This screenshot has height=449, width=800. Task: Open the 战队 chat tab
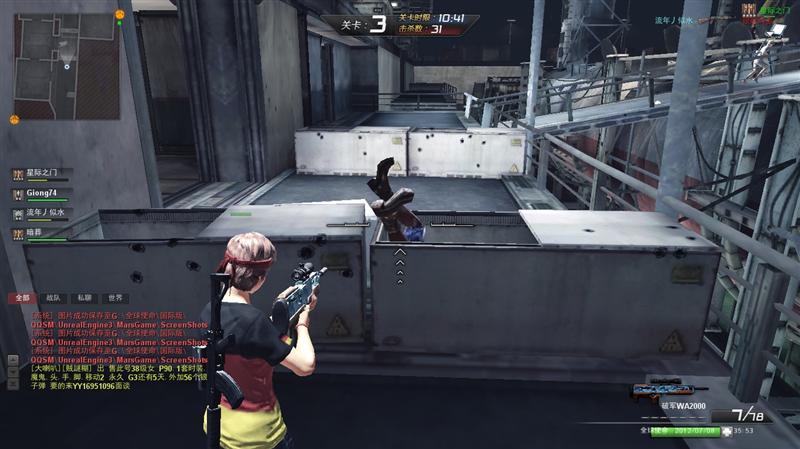tap(53, 298)
